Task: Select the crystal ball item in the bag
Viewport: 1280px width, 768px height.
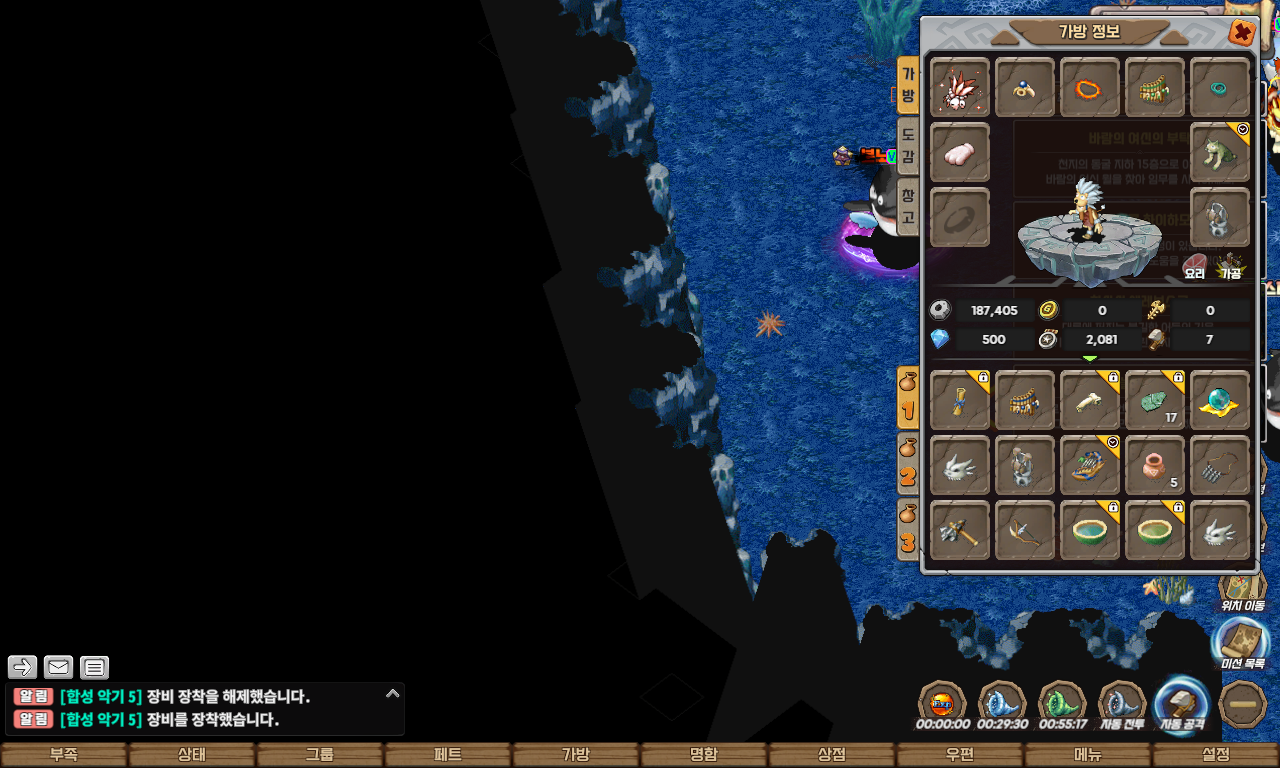Action: pos(1219,400)
